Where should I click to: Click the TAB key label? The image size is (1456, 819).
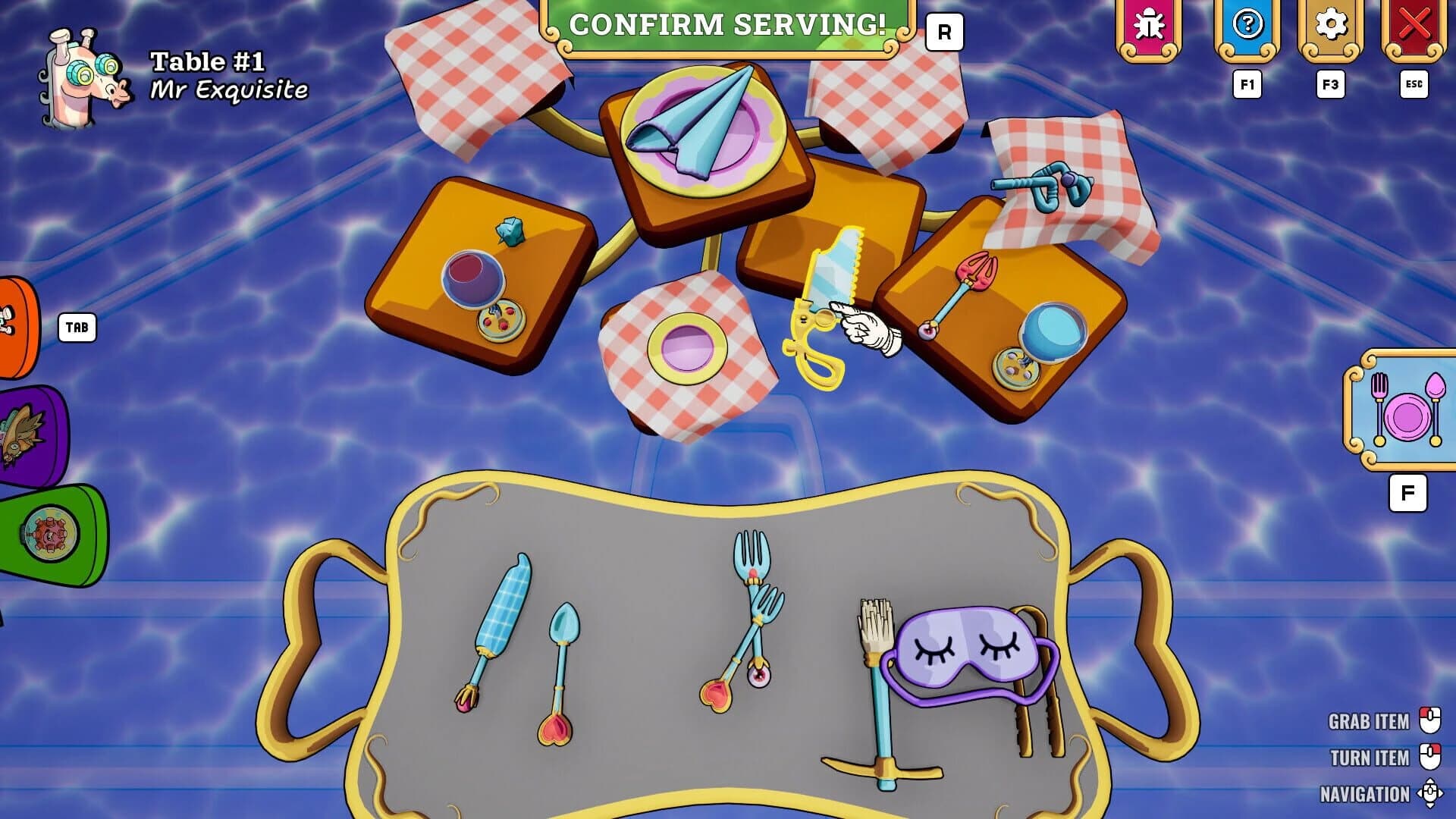coord(78,328)
